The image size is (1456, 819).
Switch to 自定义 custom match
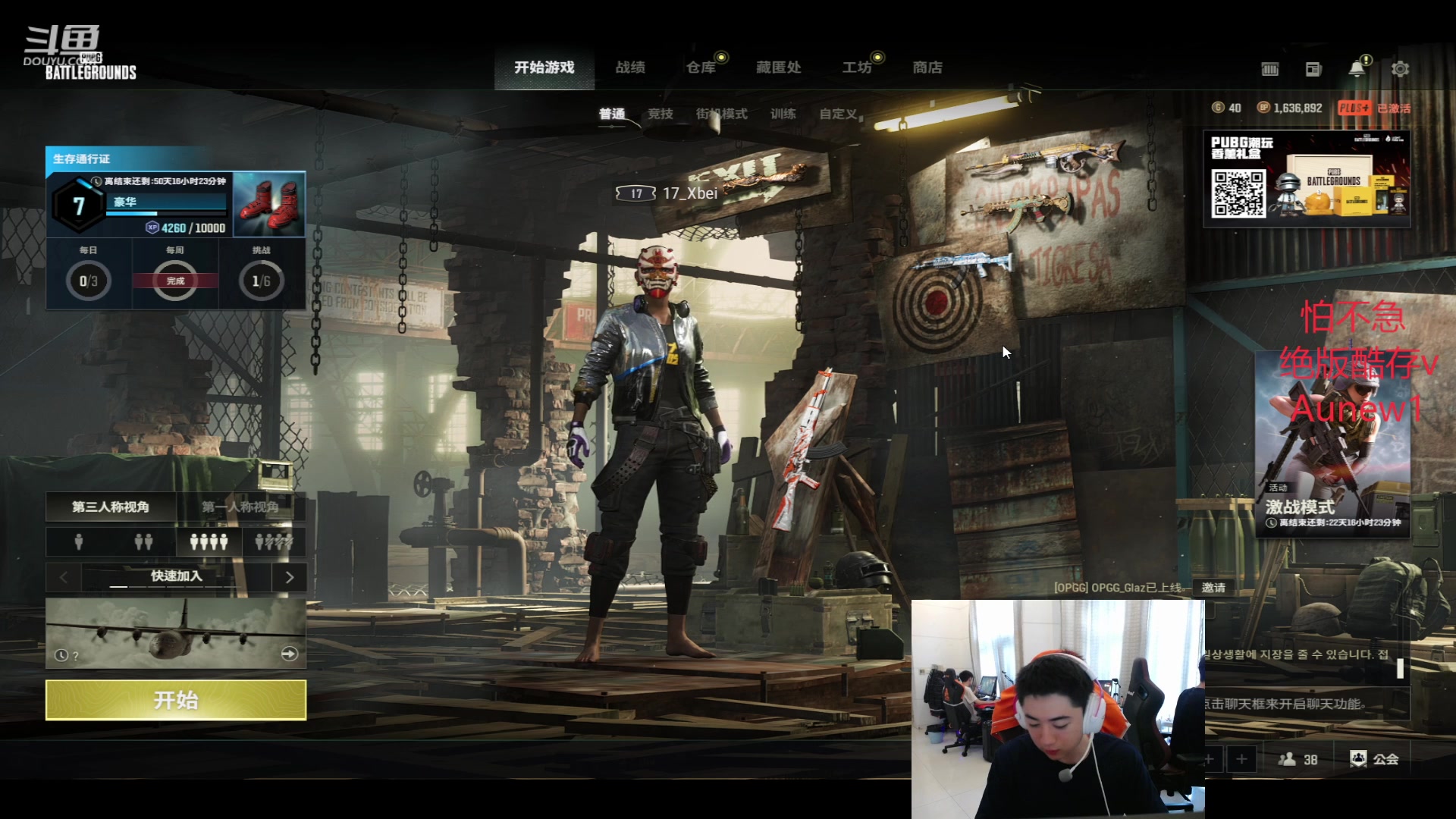click(x=838, y=114)
